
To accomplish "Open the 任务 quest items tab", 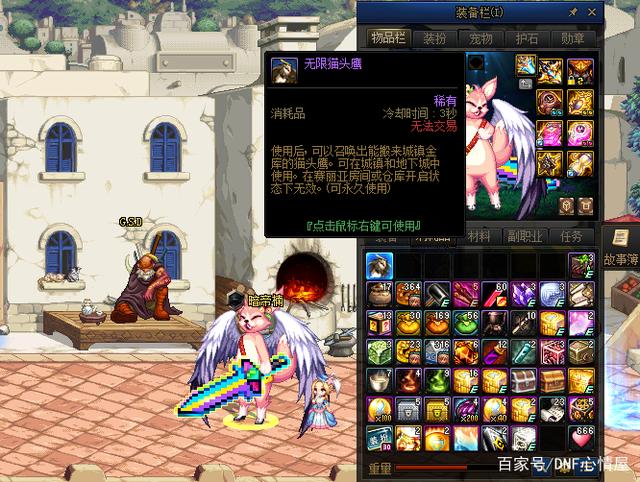I will [x=572, y=237].
